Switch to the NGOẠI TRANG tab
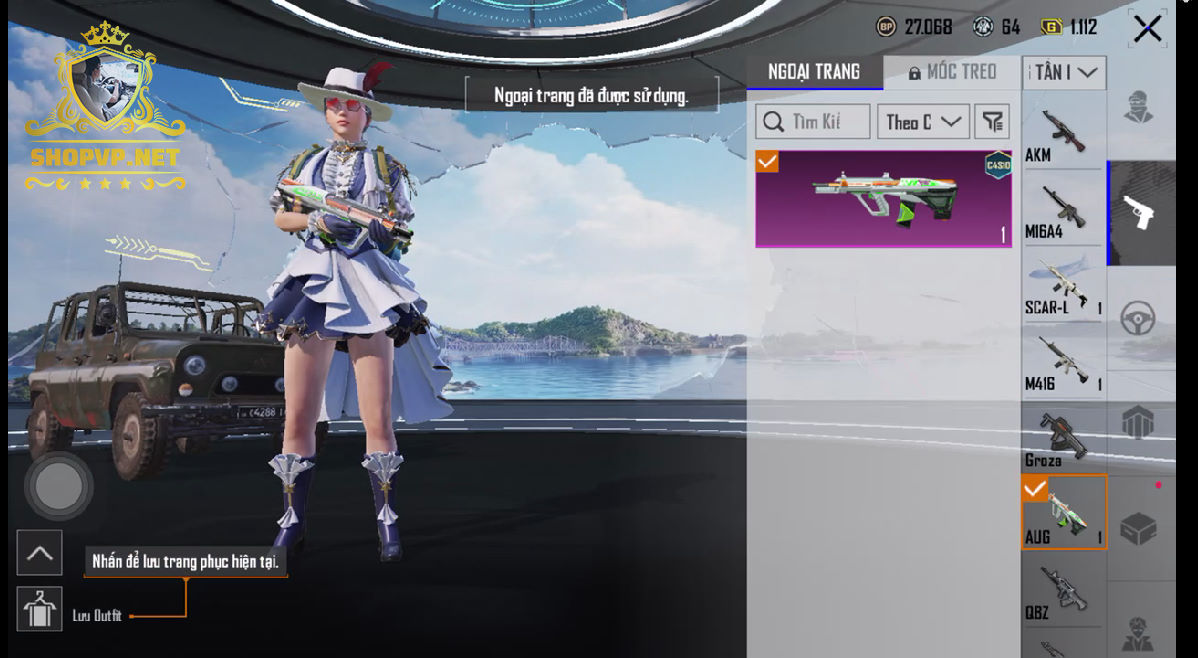Image resolution: width=1198 pixels, height=658 pixels. tap(814, 72)
